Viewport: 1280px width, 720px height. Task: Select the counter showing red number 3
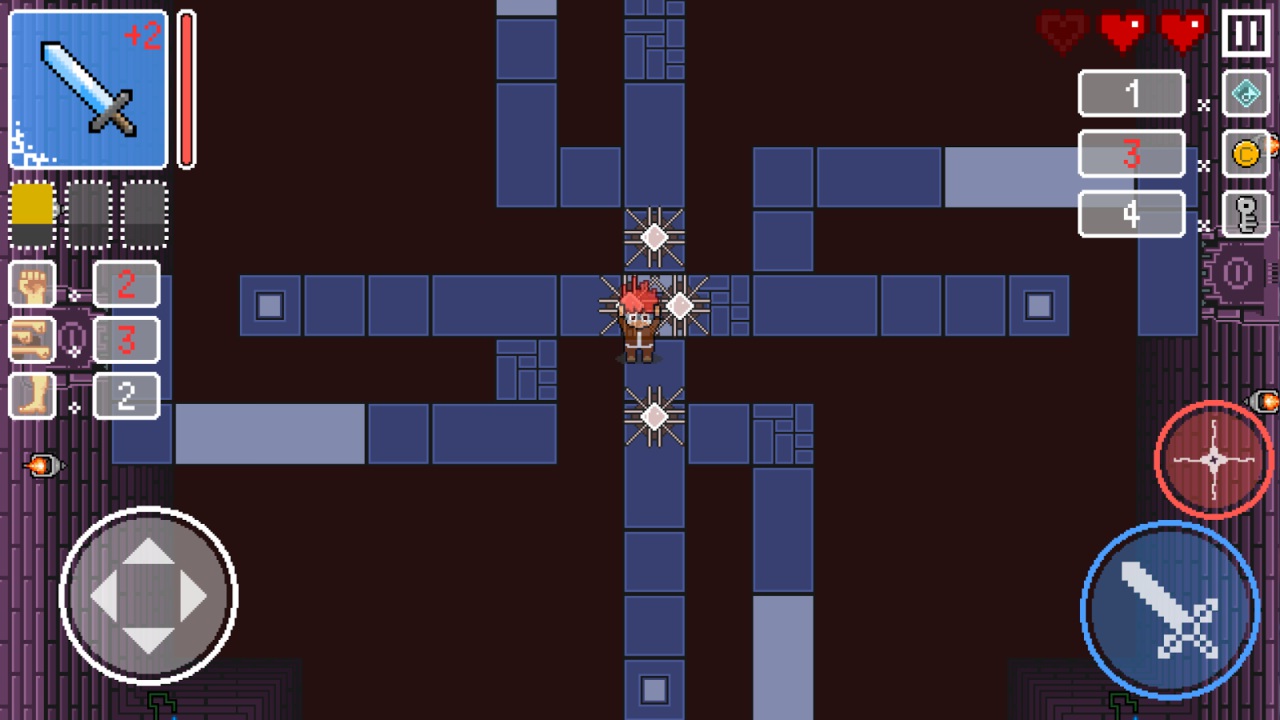1130,154
